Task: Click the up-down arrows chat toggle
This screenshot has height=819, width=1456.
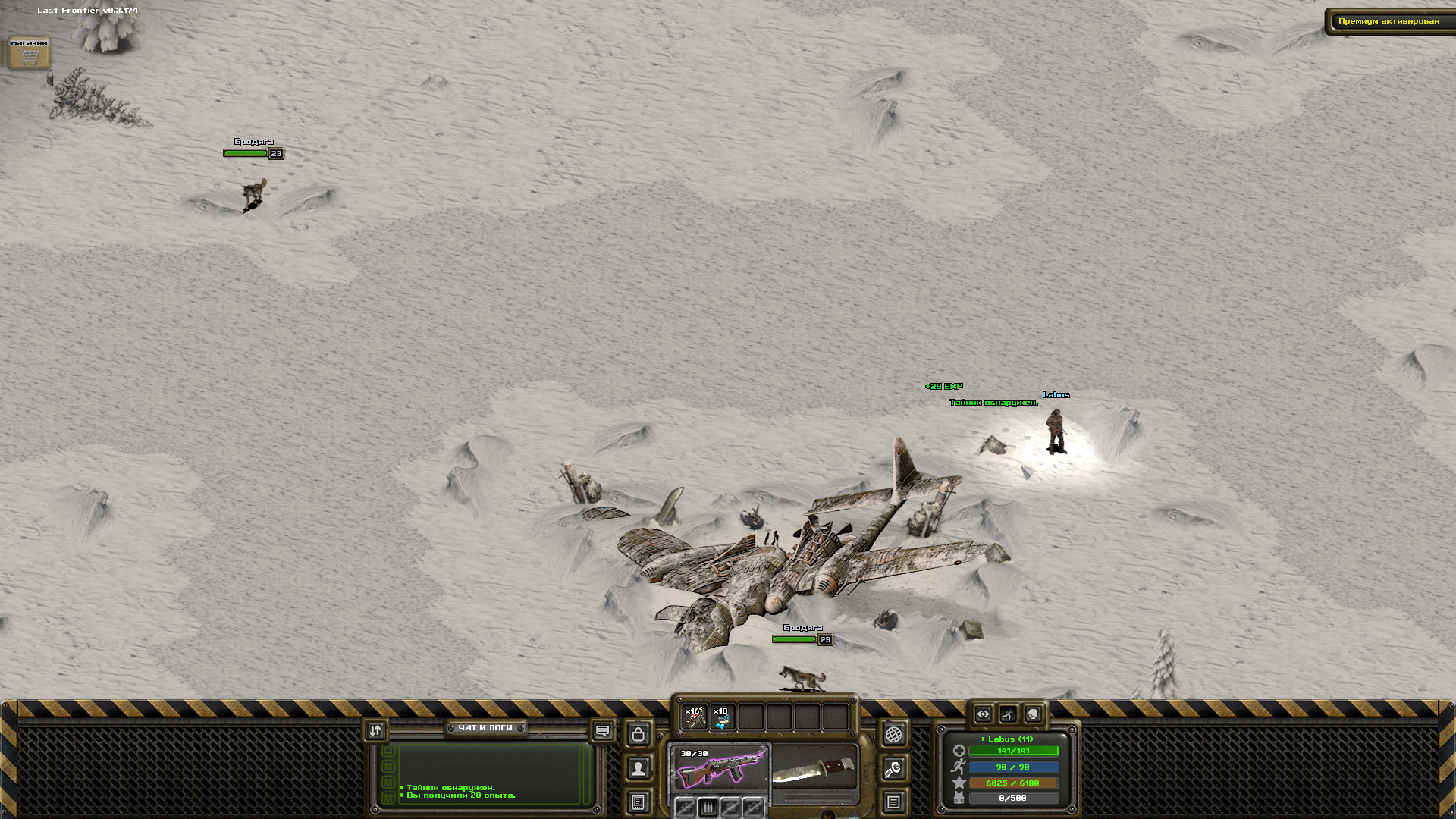Action: [375, 731]
